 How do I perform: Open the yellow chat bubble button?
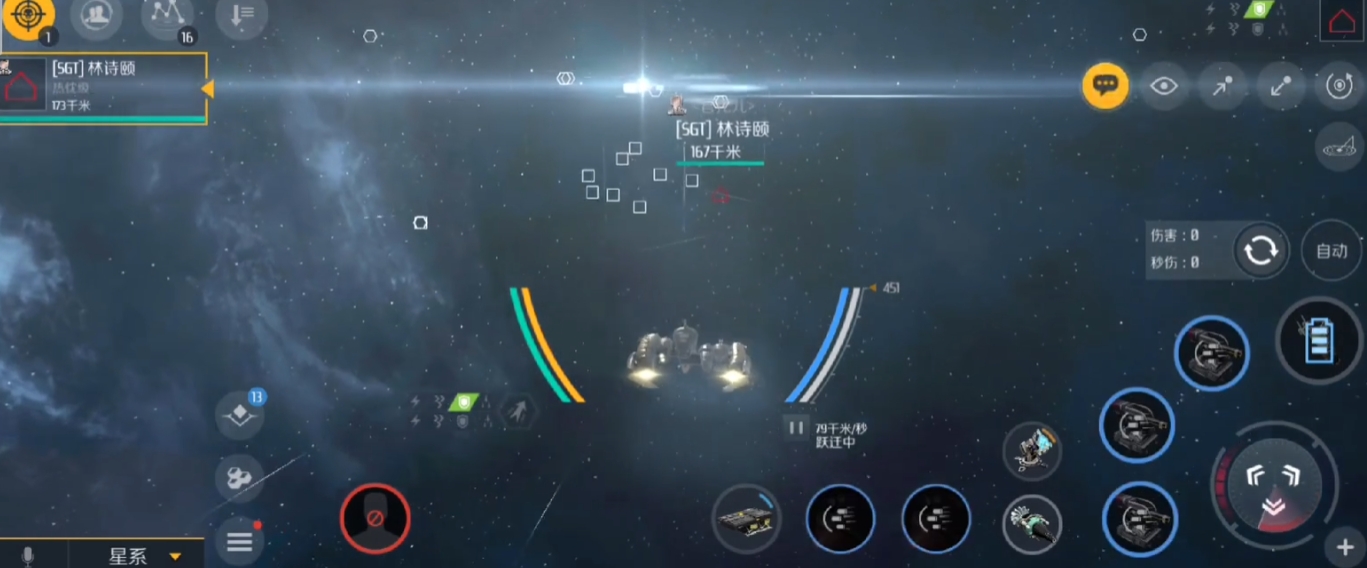point(1105,86)
